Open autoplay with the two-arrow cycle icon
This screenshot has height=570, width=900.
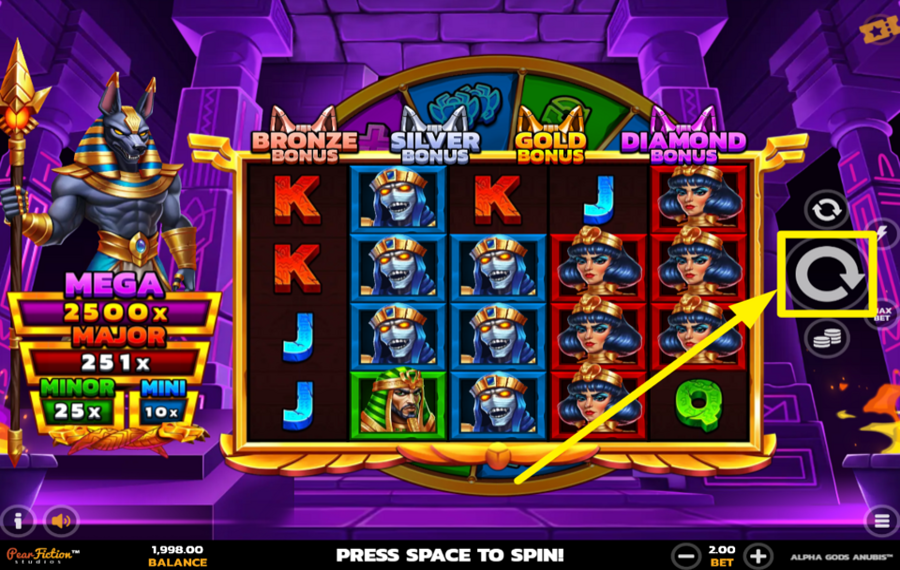click(827, 210)
